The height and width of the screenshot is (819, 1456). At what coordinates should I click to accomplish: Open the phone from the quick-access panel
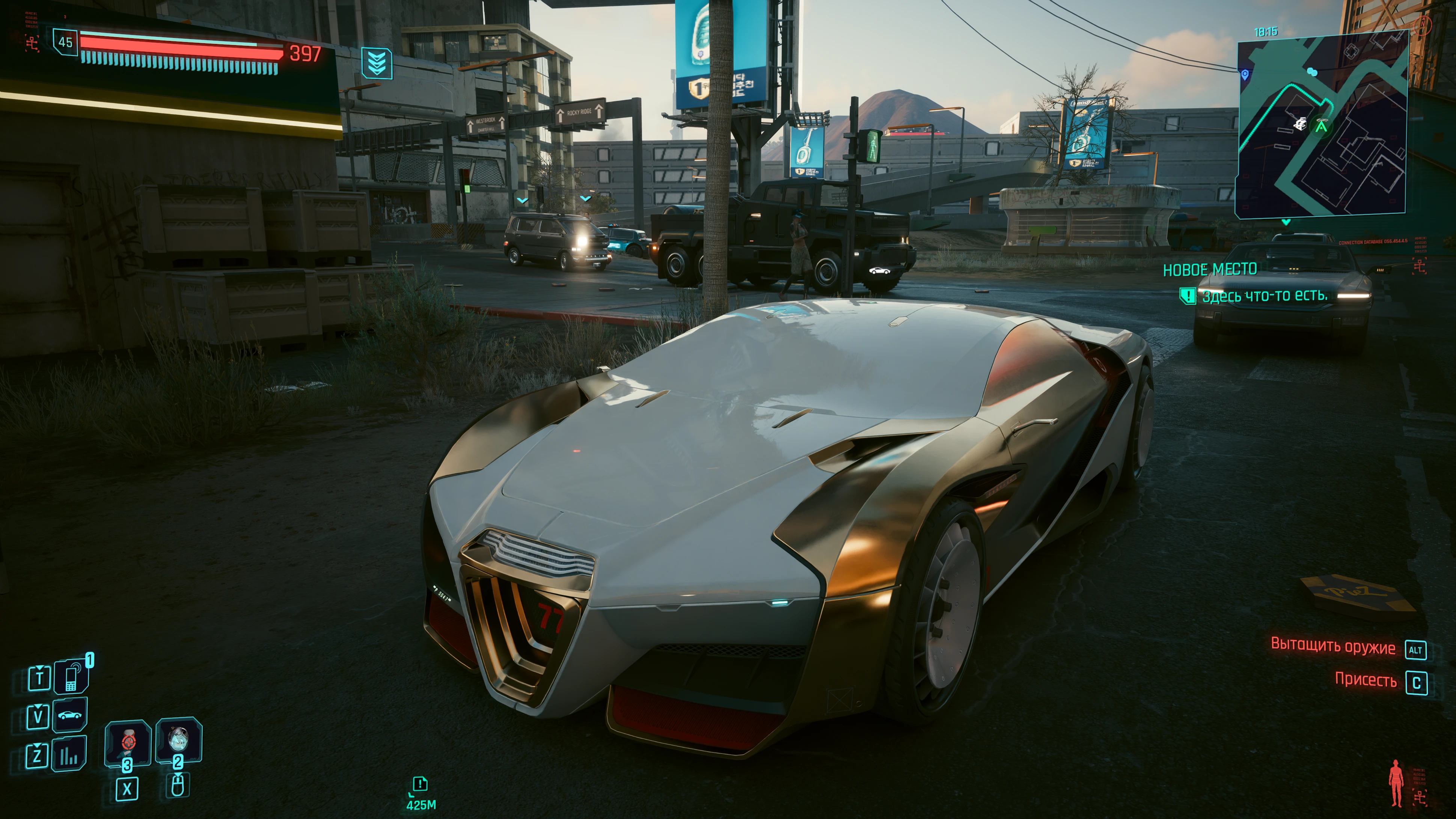click(71, 676)
